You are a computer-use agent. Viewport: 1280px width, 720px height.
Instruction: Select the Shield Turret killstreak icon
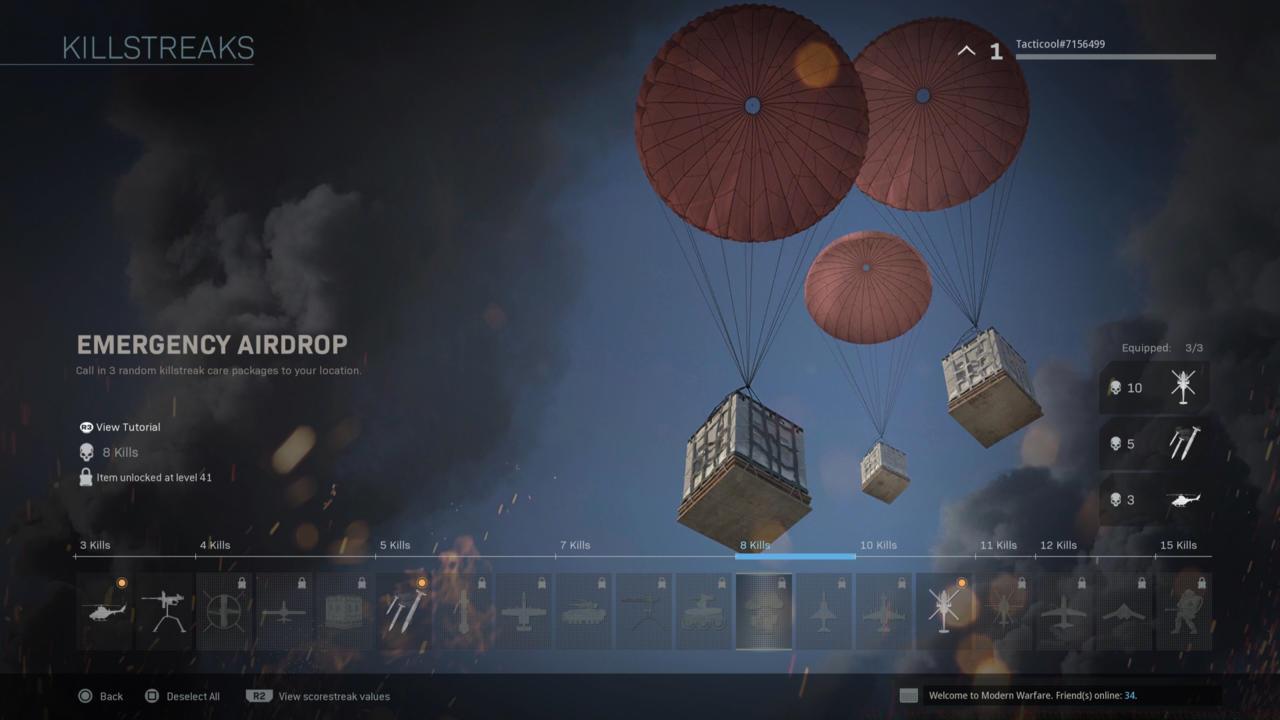tap(168, 610)
